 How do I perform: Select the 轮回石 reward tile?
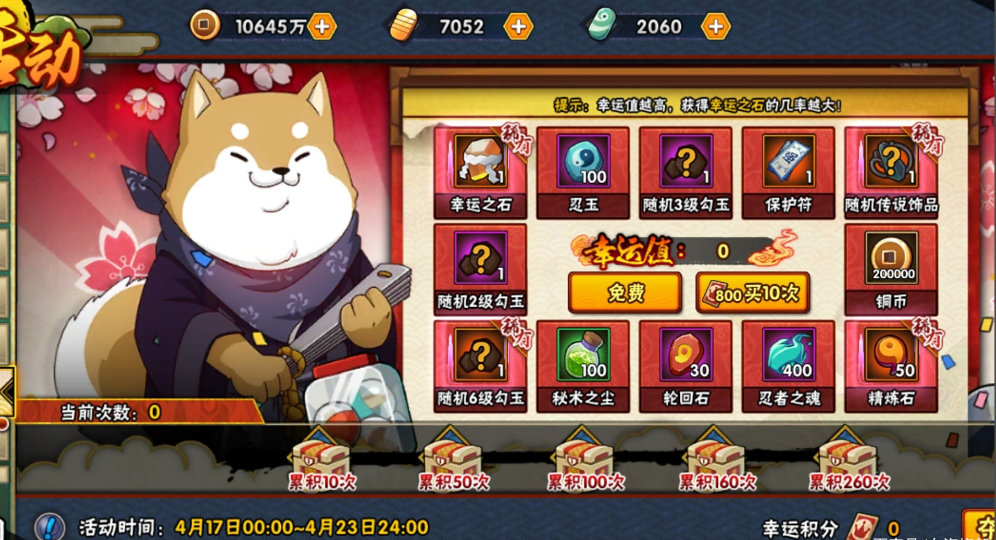[x=685, y=363]
